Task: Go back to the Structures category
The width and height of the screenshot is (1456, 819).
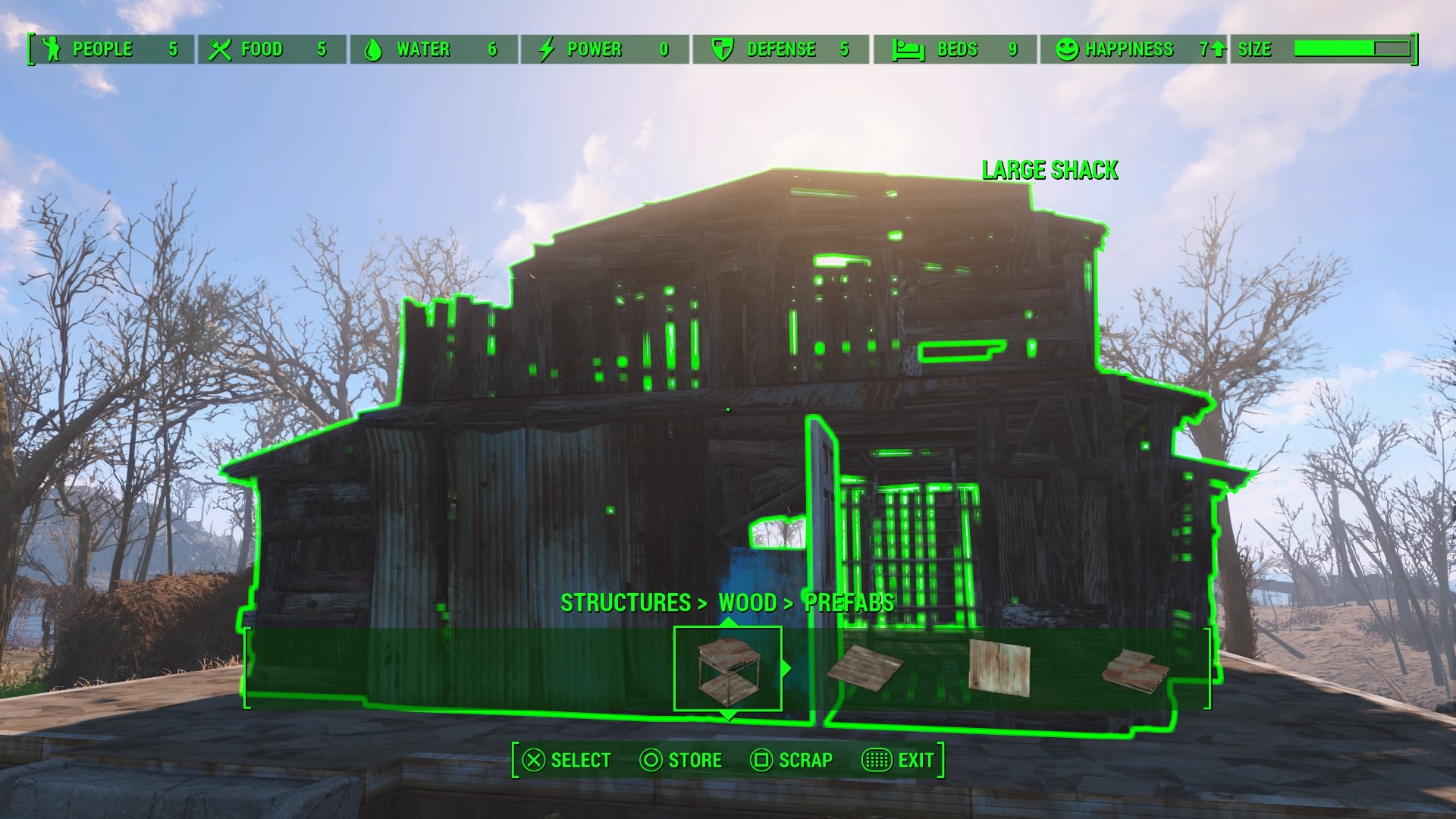Action: pos(626,603)
